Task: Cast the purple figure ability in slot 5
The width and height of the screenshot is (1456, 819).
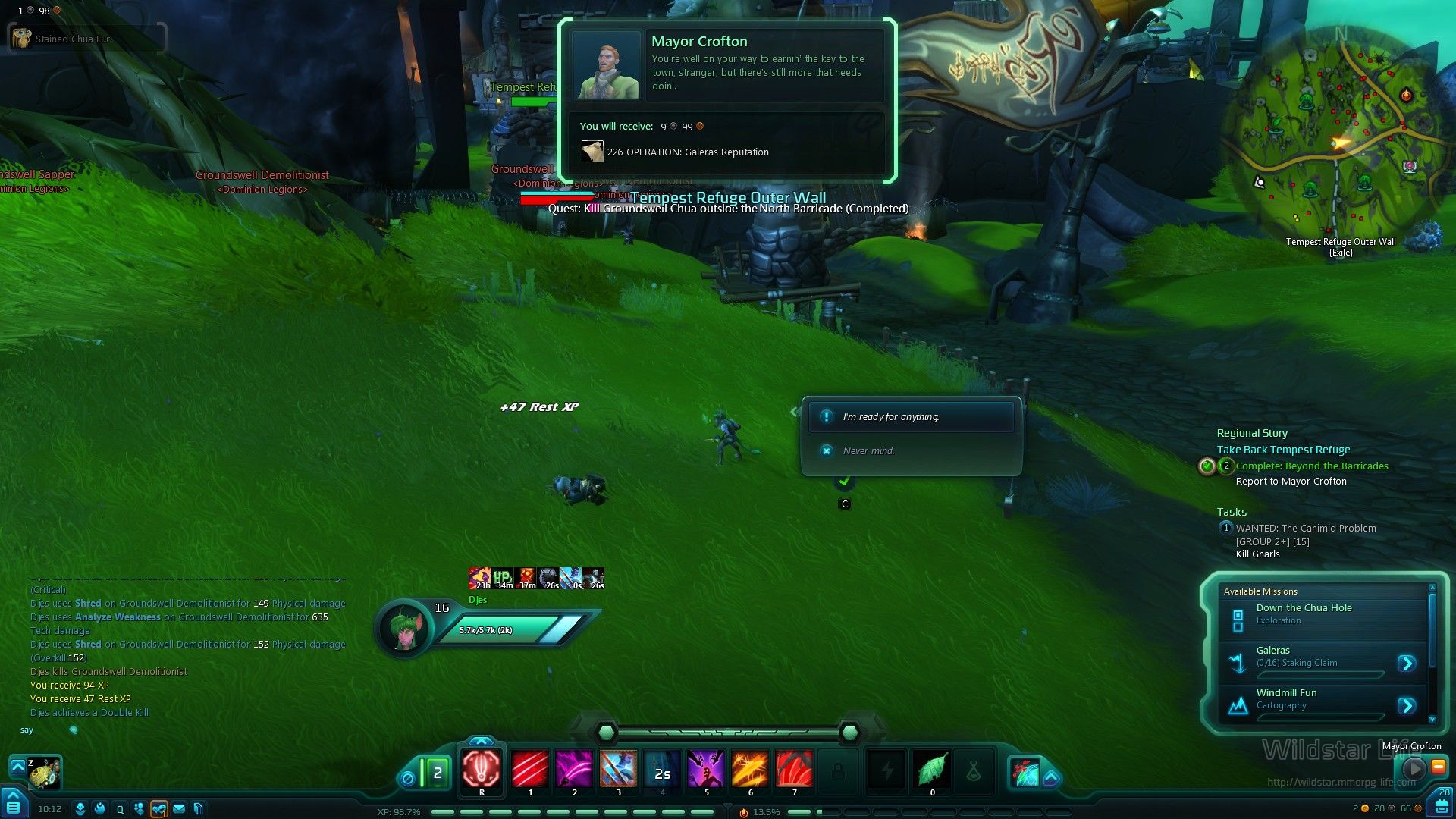Action: pos(706,769)
